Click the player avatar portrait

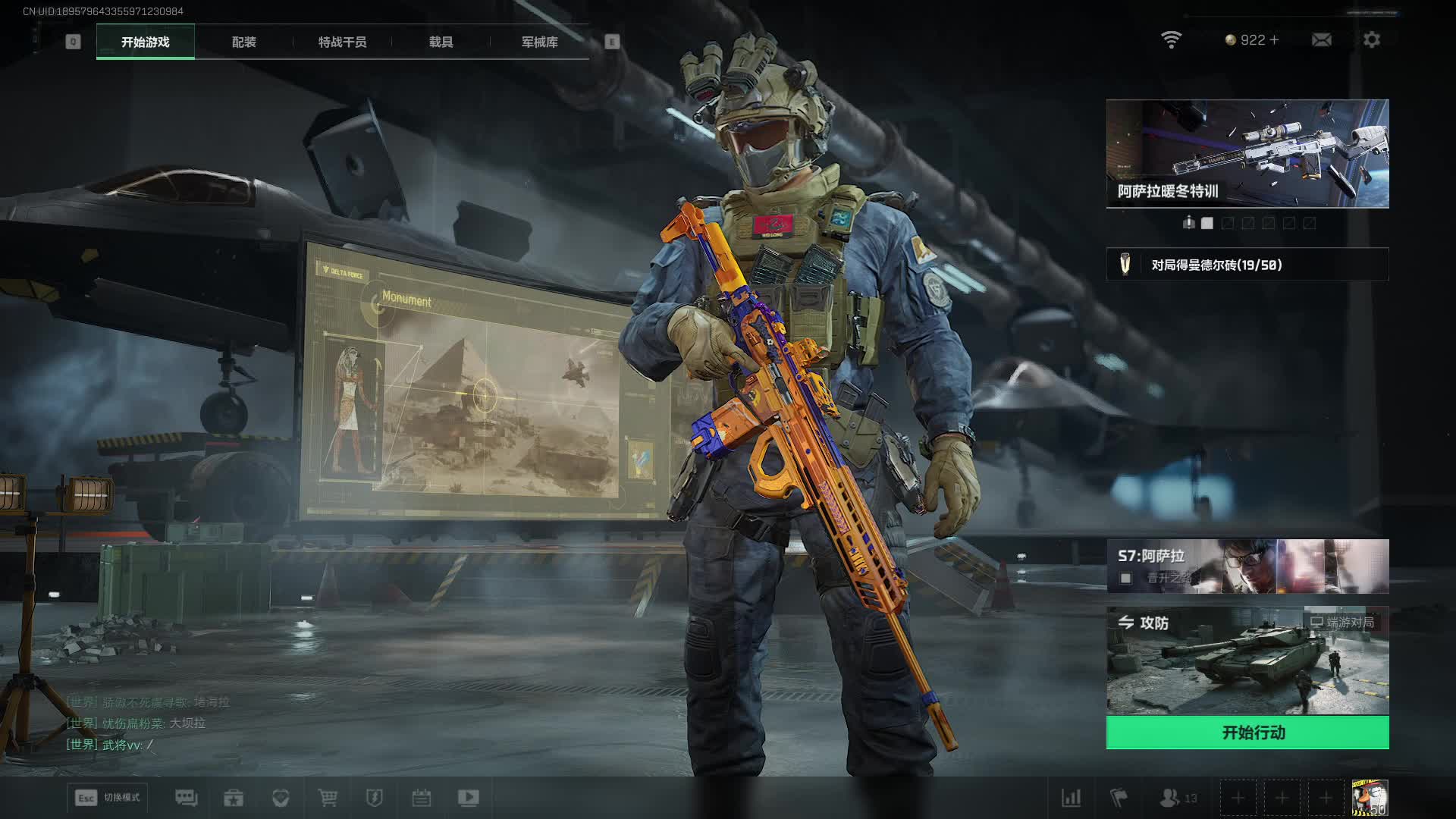click(x=1370, y=798)
